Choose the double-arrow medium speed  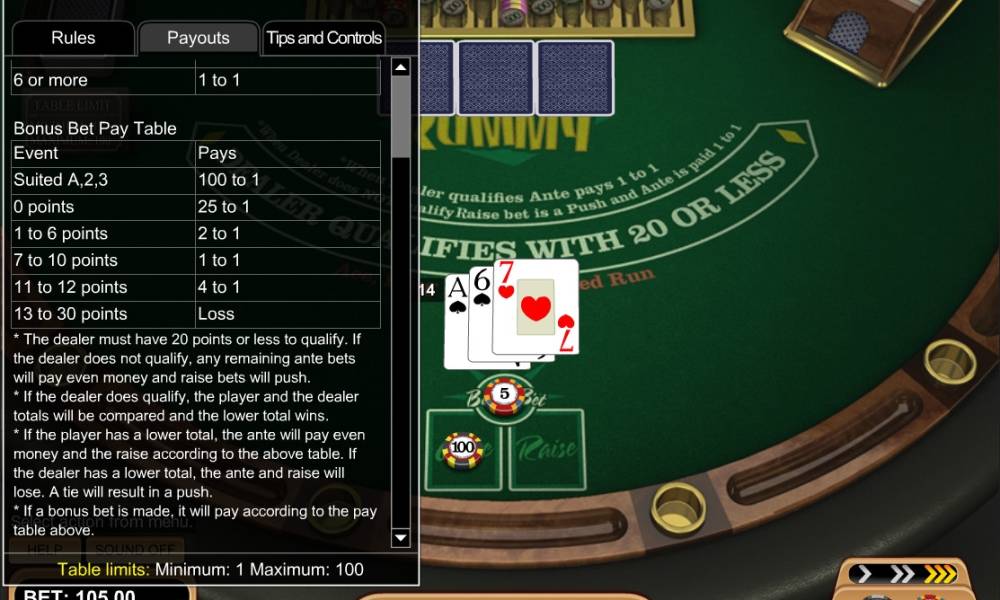pos(901,574)
